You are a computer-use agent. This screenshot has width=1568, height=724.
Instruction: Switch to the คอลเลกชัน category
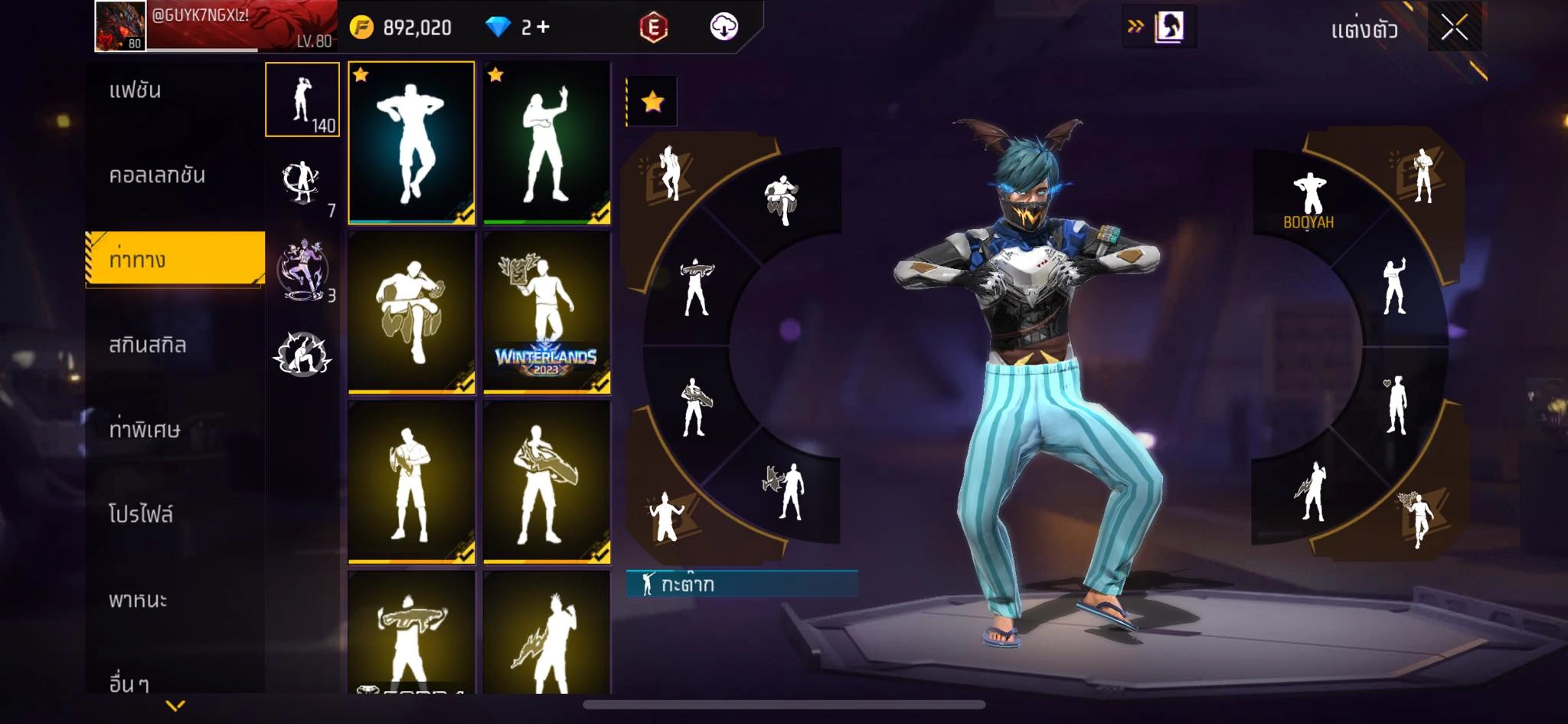point(157,175)
